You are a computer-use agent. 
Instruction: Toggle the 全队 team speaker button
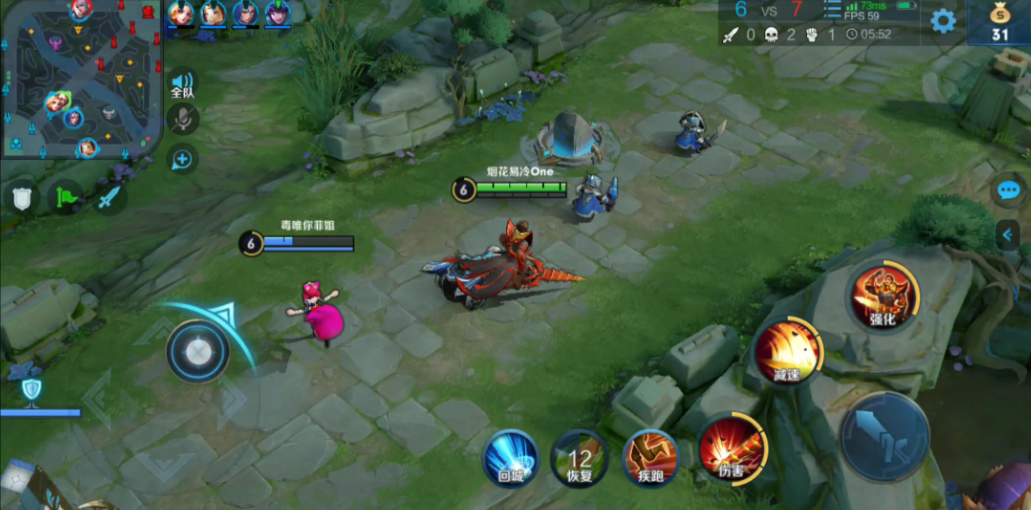tap(182, 83)
